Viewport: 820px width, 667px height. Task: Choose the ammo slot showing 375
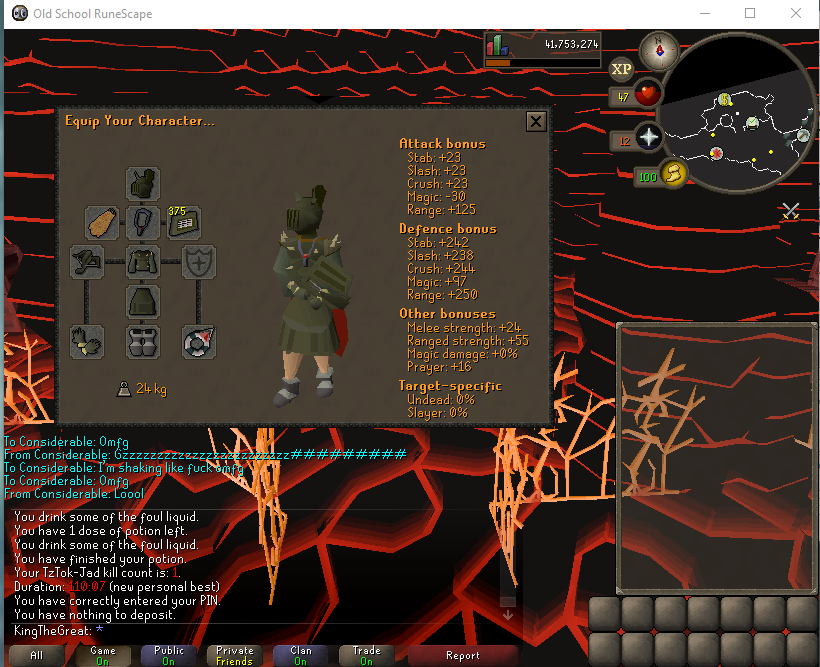pyautogui.click(x=184, y=222)
